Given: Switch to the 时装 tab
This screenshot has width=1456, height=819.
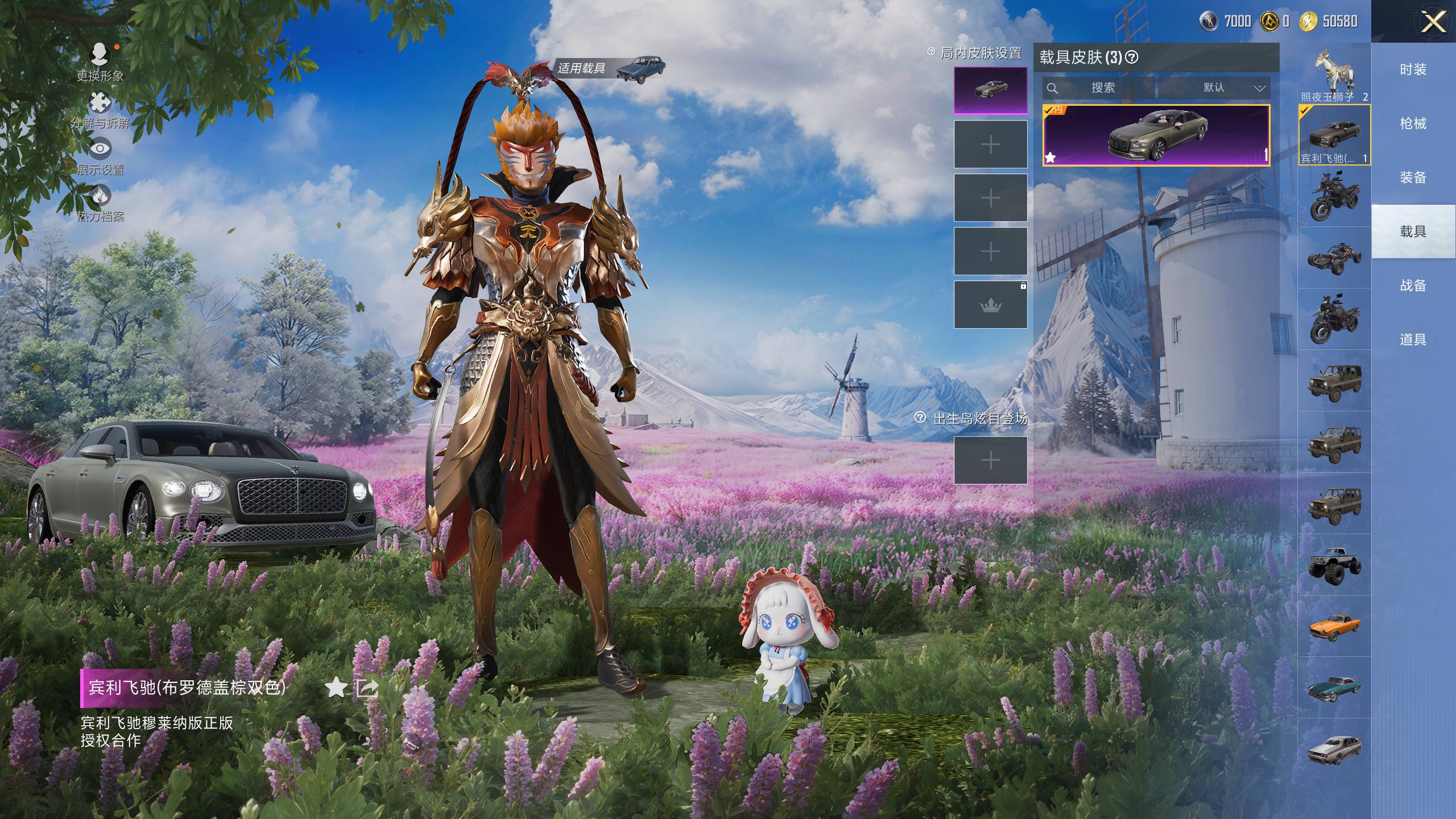Looking at the screenshot, I should pos(1413,69).
